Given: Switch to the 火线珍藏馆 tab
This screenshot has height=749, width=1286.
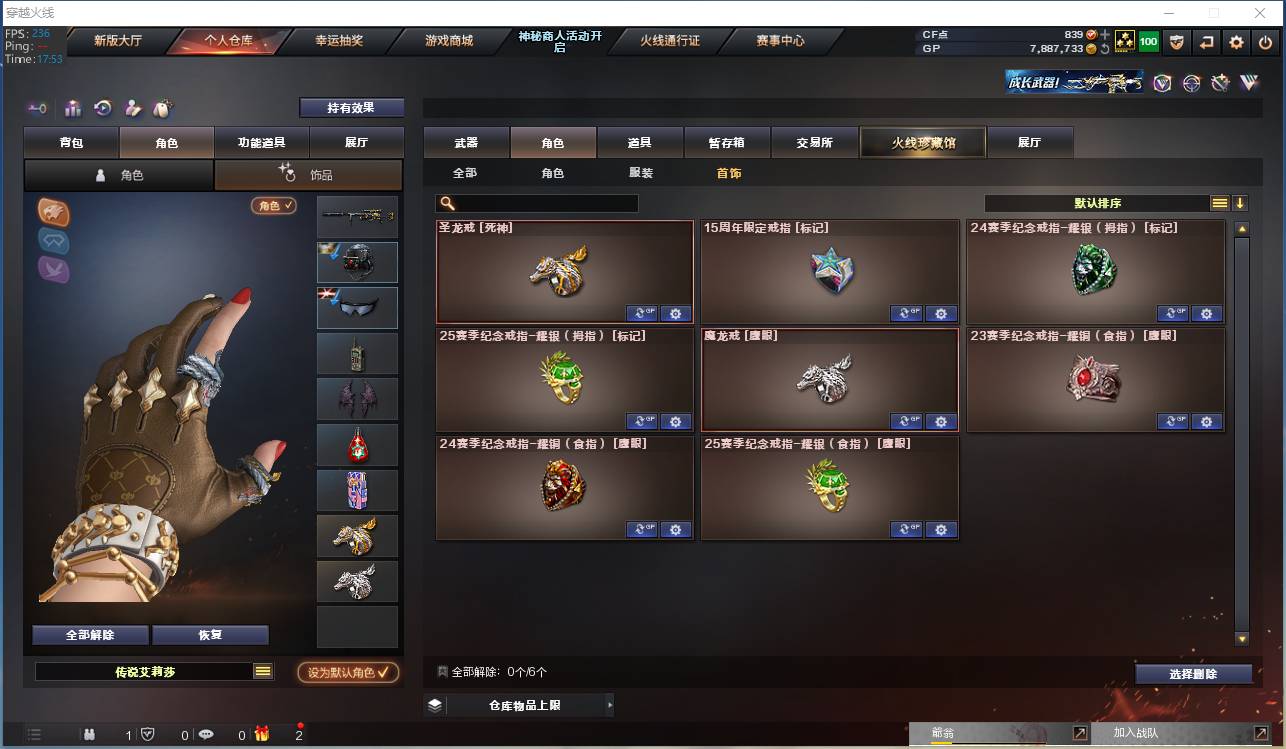Looking at the screenshot, I should point(921,142).
